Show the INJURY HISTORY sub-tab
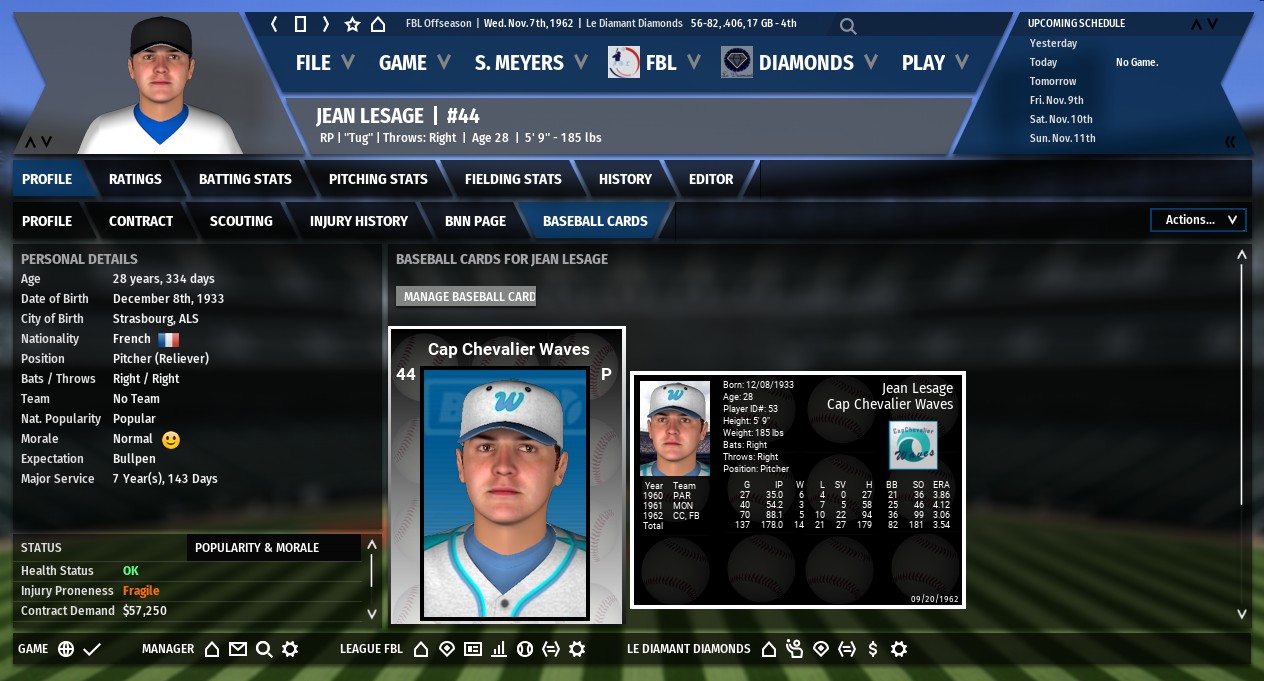Image resolution: width=1264 pixels, height=681 pixels. tap(359, 221)
